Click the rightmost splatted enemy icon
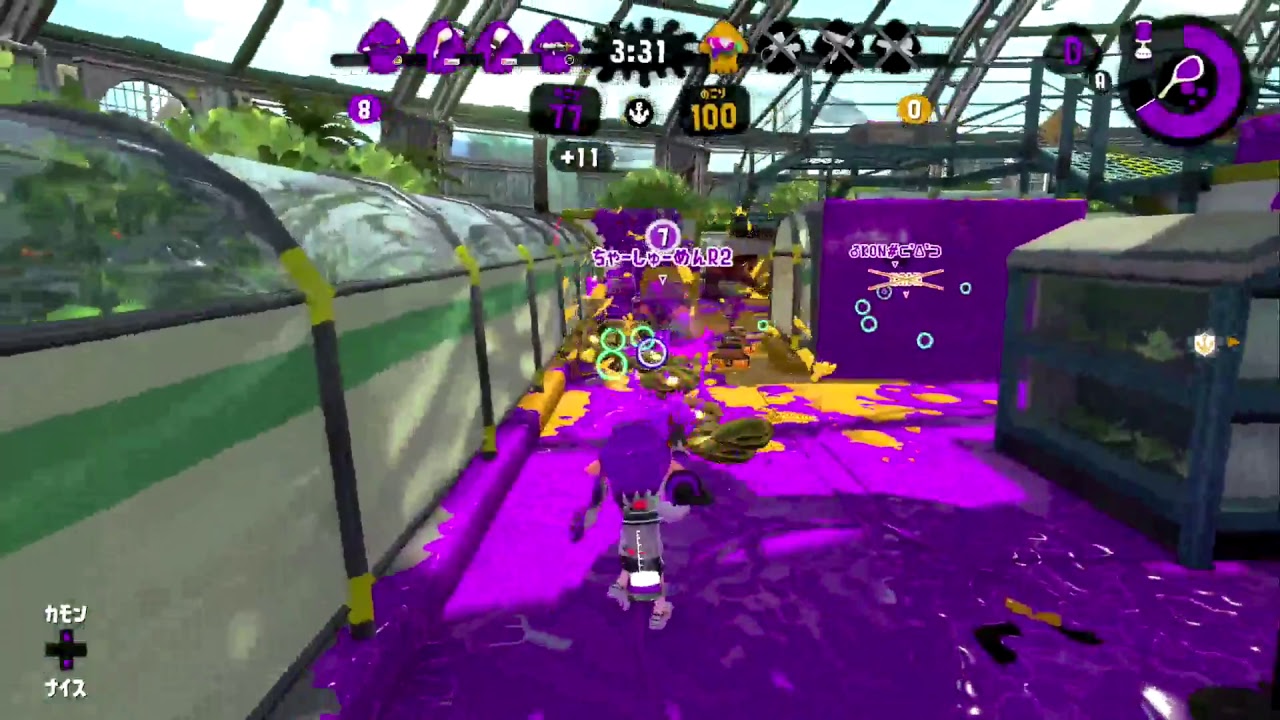1280x720 pixels. click(x=896, y=48)
